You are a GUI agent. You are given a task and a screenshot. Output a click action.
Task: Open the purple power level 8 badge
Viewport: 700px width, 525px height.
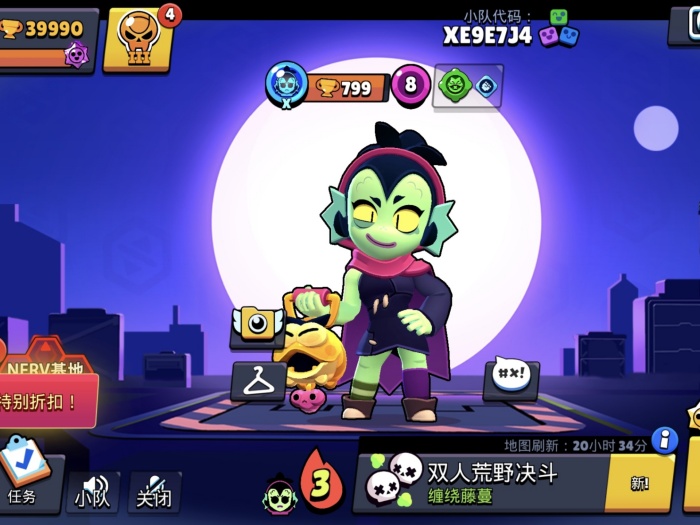pyautogui.click(x=410, y=86)
